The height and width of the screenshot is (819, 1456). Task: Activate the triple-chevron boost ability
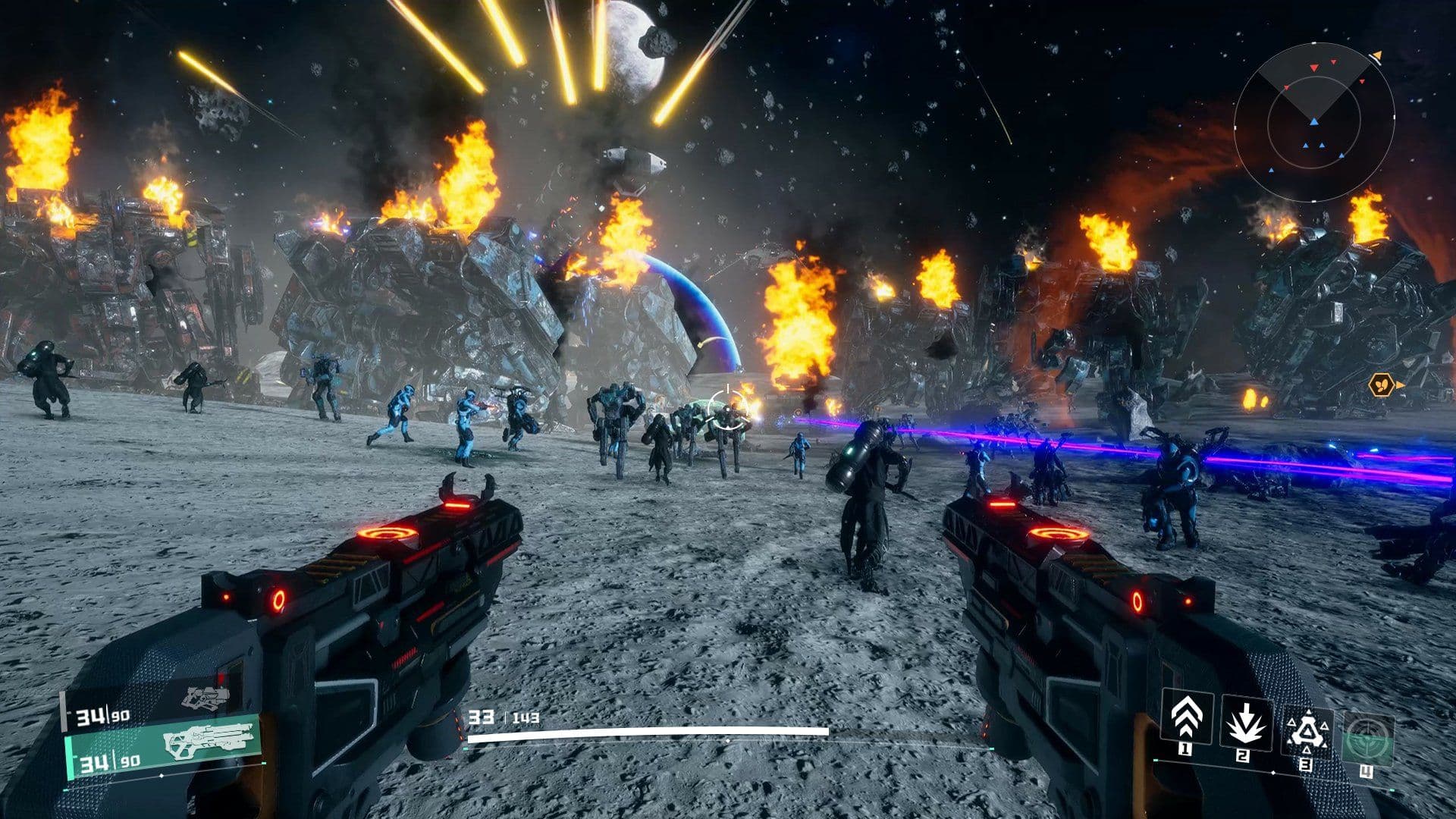coord(1186,717)
